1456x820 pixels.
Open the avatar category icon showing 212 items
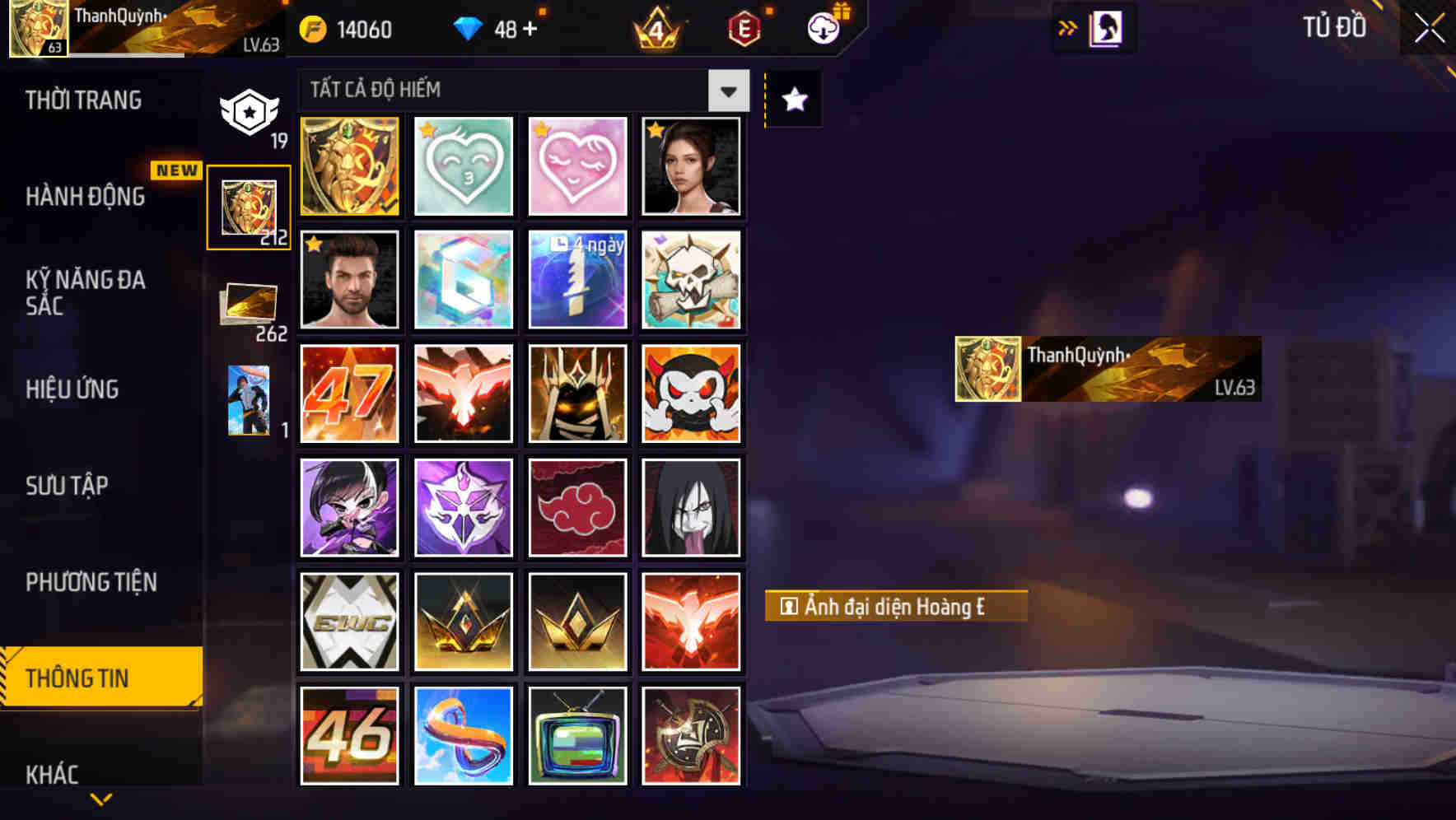[248, 207]
